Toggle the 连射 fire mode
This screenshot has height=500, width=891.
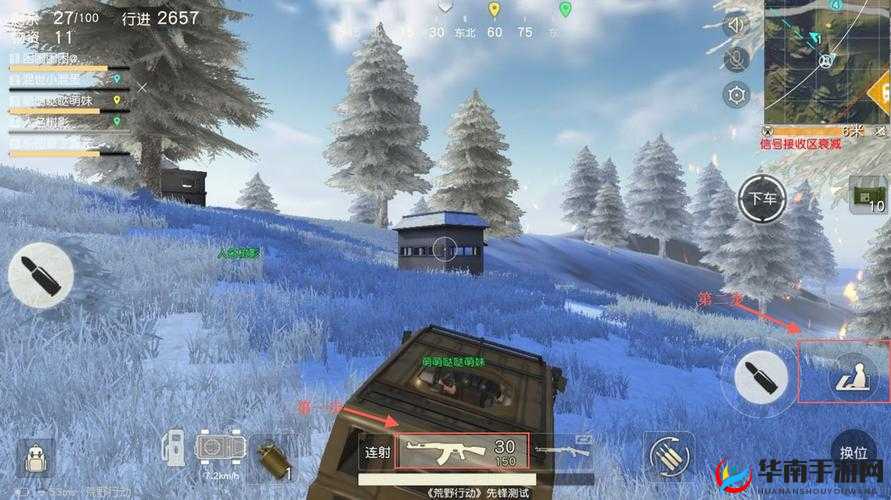[377, 452]
